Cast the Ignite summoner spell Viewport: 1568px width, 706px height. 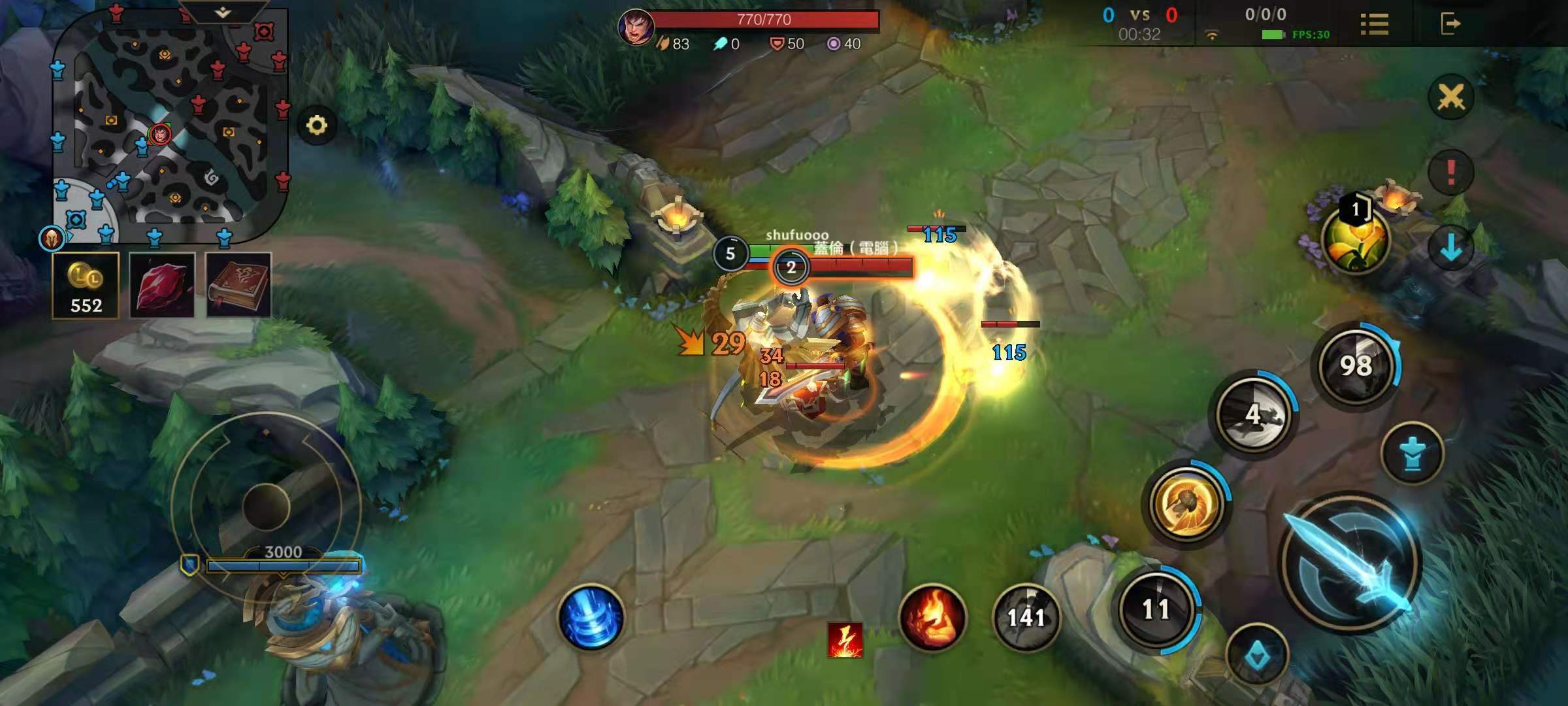(x=932, y=617)
